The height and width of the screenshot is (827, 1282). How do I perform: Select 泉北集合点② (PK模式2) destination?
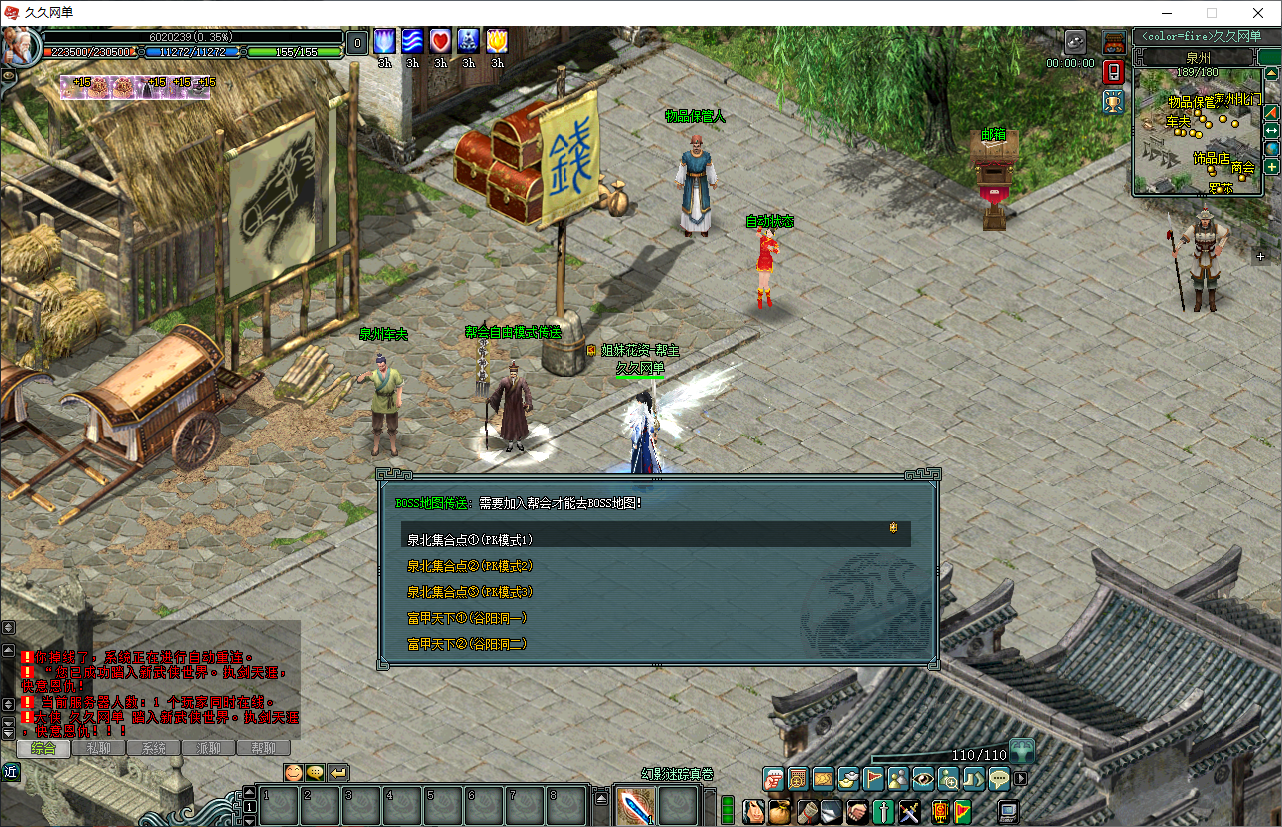tap(470, 566)
